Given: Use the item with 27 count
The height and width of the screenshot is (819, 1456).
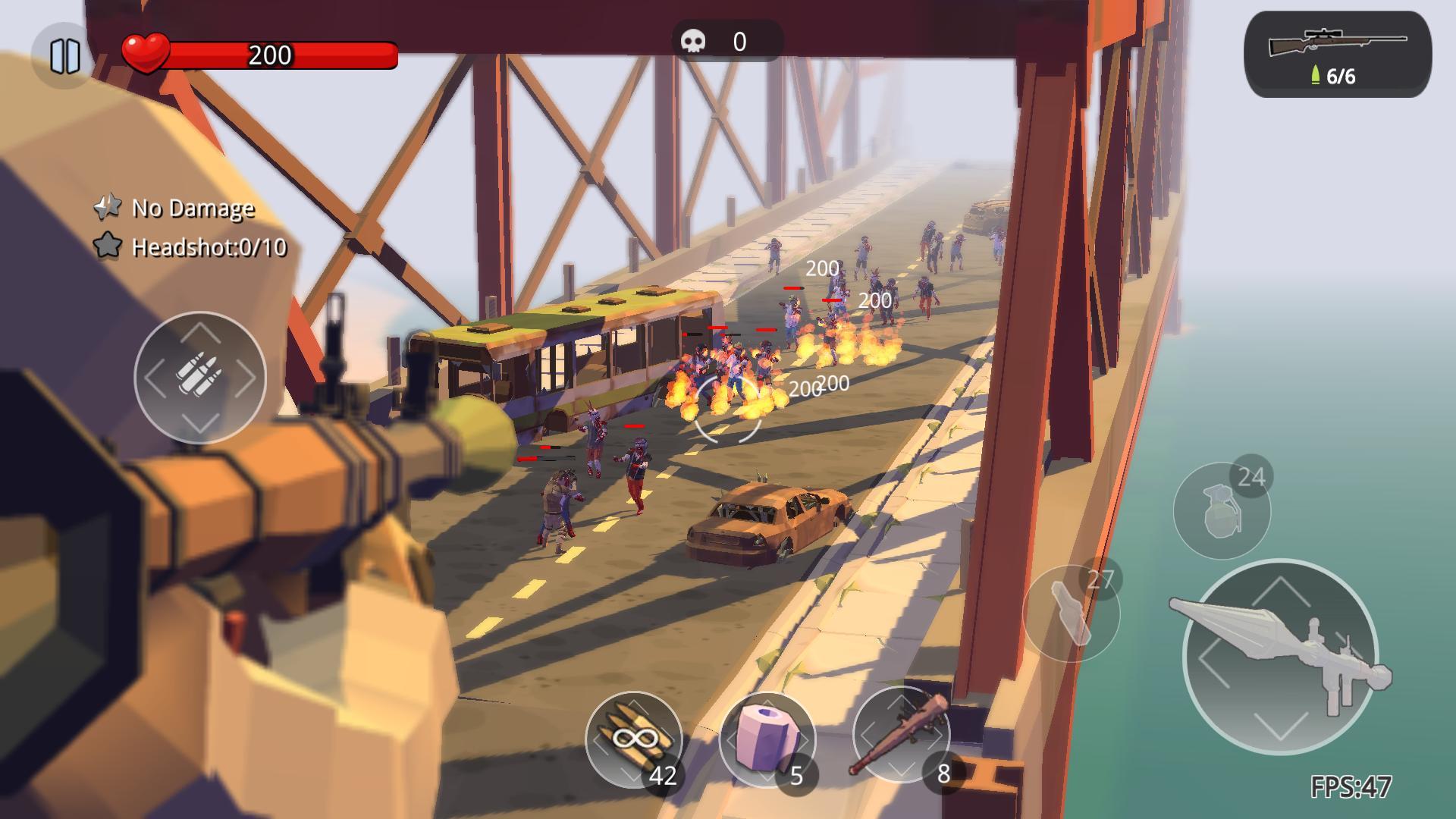Looking at the screenshot, I should 1070,613.
